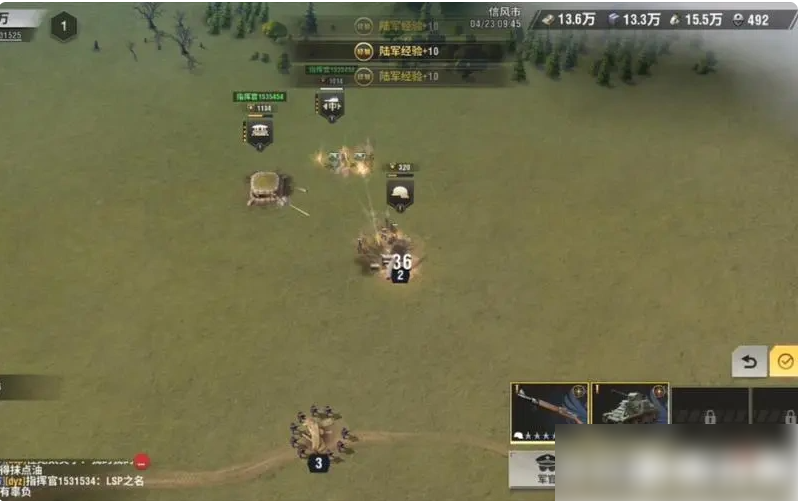This screenshot has height=501, width=798.
Task: Click the undo arrow button
Action: (x=749, y=361)
